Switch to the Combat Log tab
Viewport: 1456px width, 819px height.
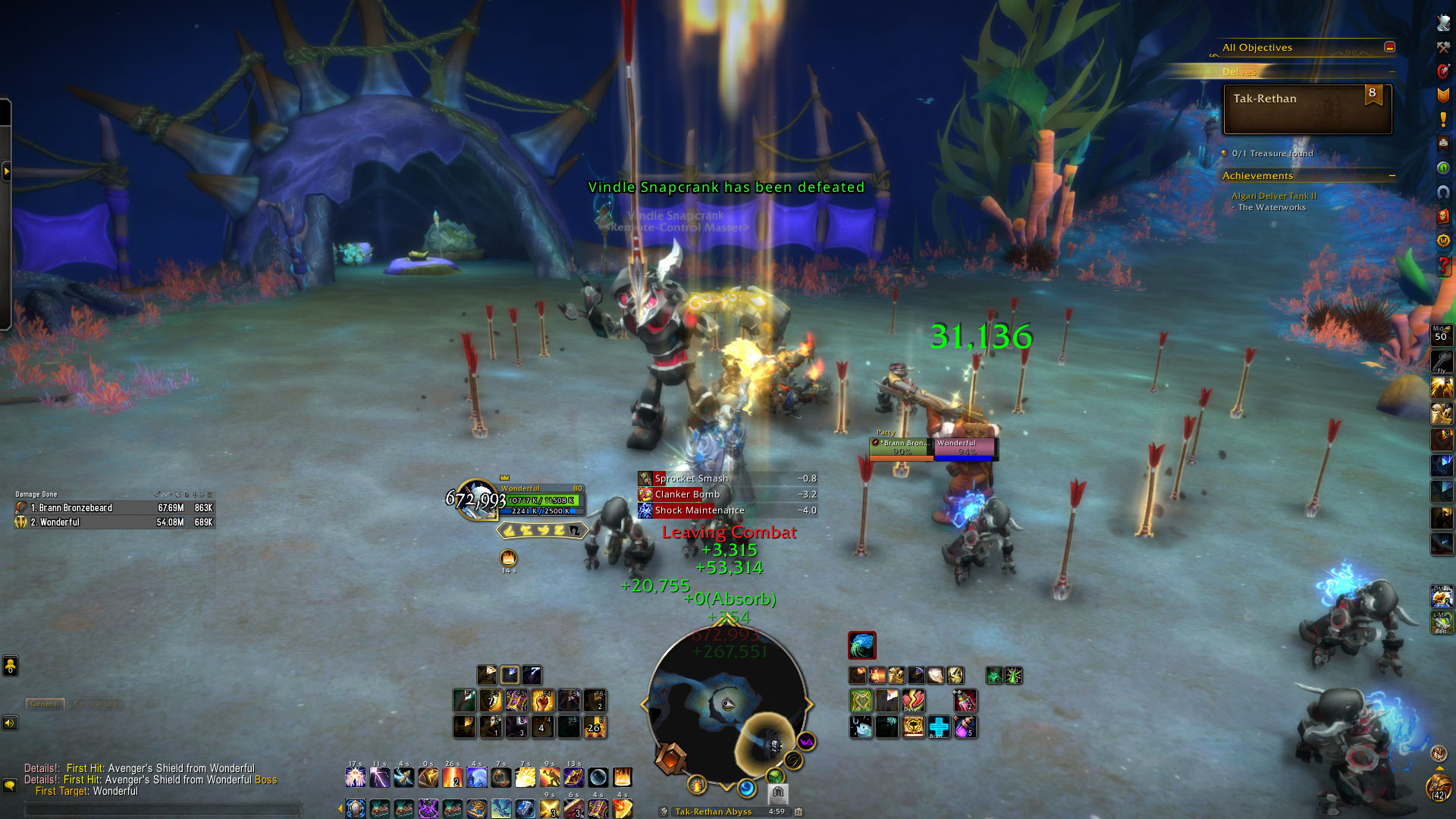[96, 704]
